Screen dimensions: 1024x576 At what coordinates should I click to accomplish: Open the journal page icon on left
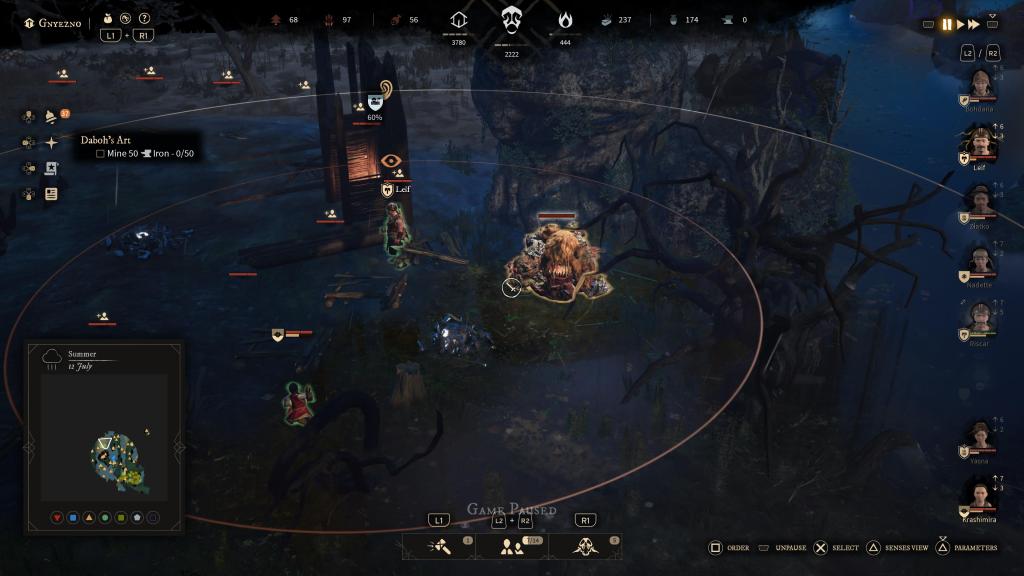[51, 194]
